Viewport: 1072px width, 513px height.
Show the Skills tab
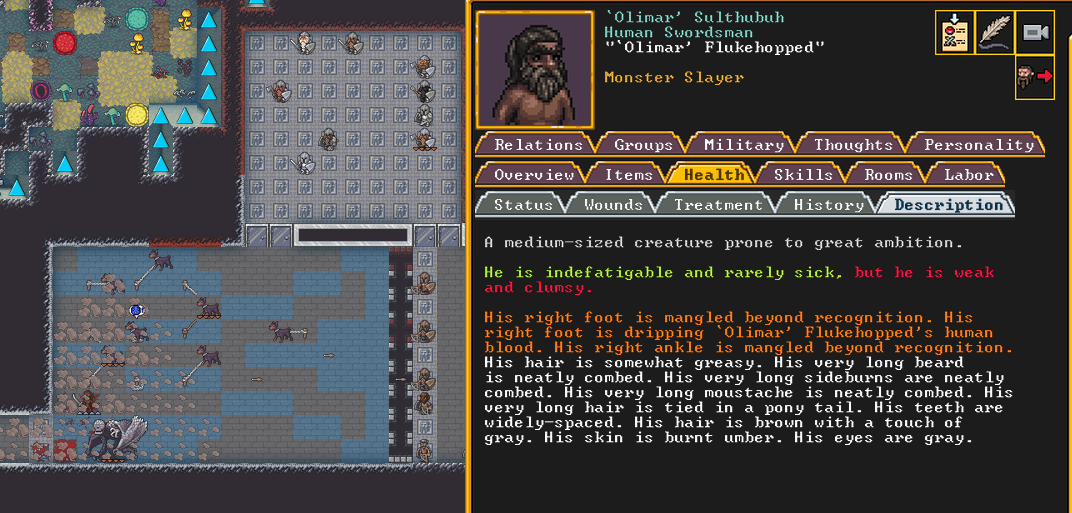coord(802,175)
